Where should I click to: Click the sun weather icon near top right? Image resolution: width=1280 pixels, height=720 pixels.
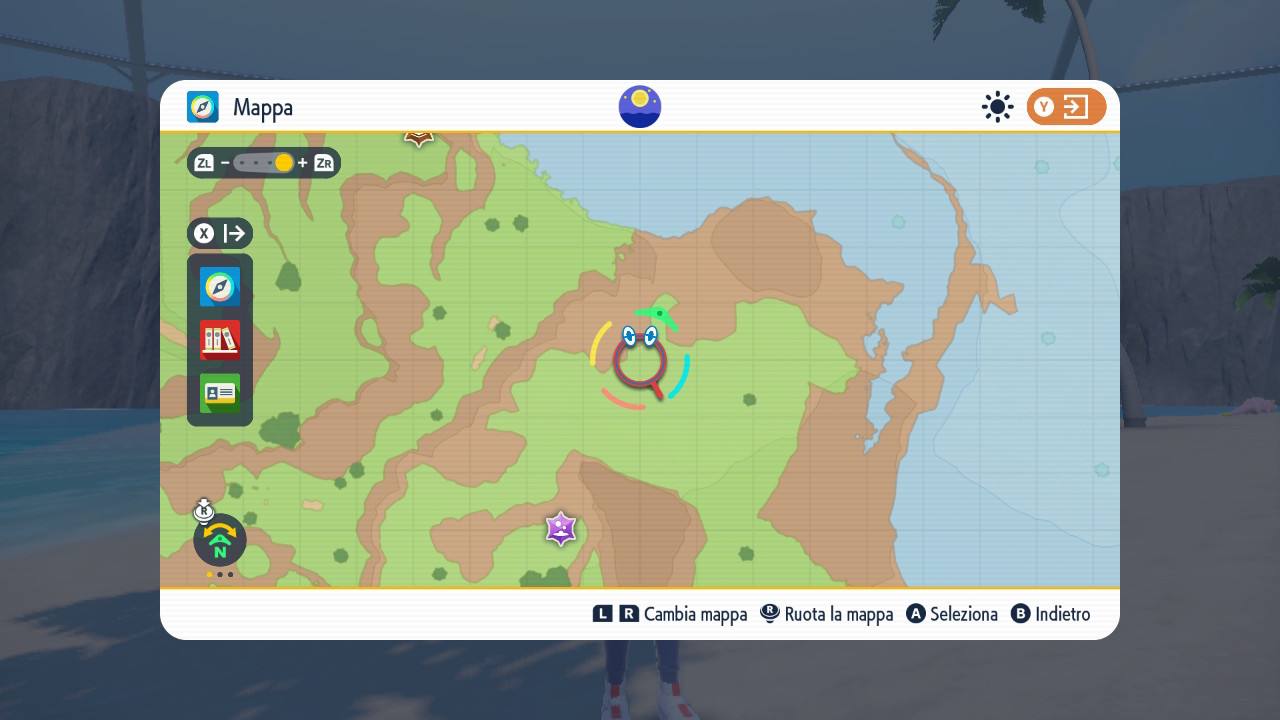click(997, 106)
